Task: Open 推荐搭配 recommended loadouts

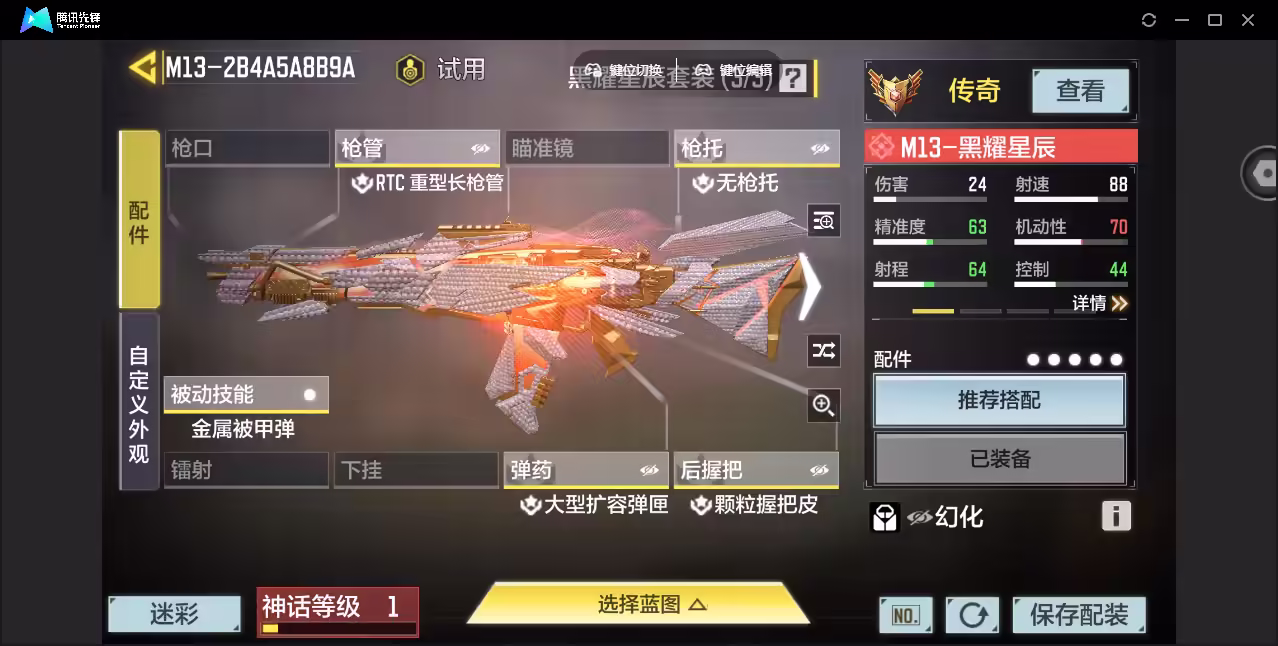Action: coord(999,401)
